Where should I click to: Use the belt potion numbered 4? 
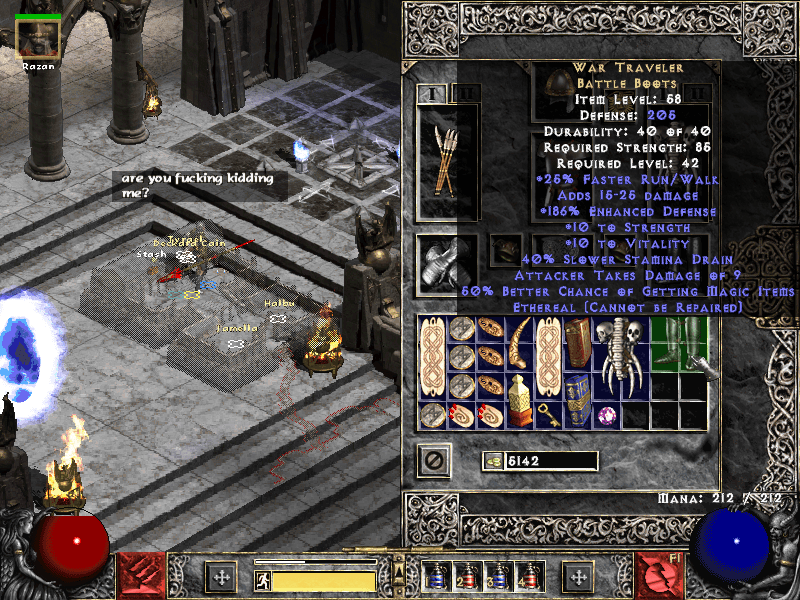(530, 577)
